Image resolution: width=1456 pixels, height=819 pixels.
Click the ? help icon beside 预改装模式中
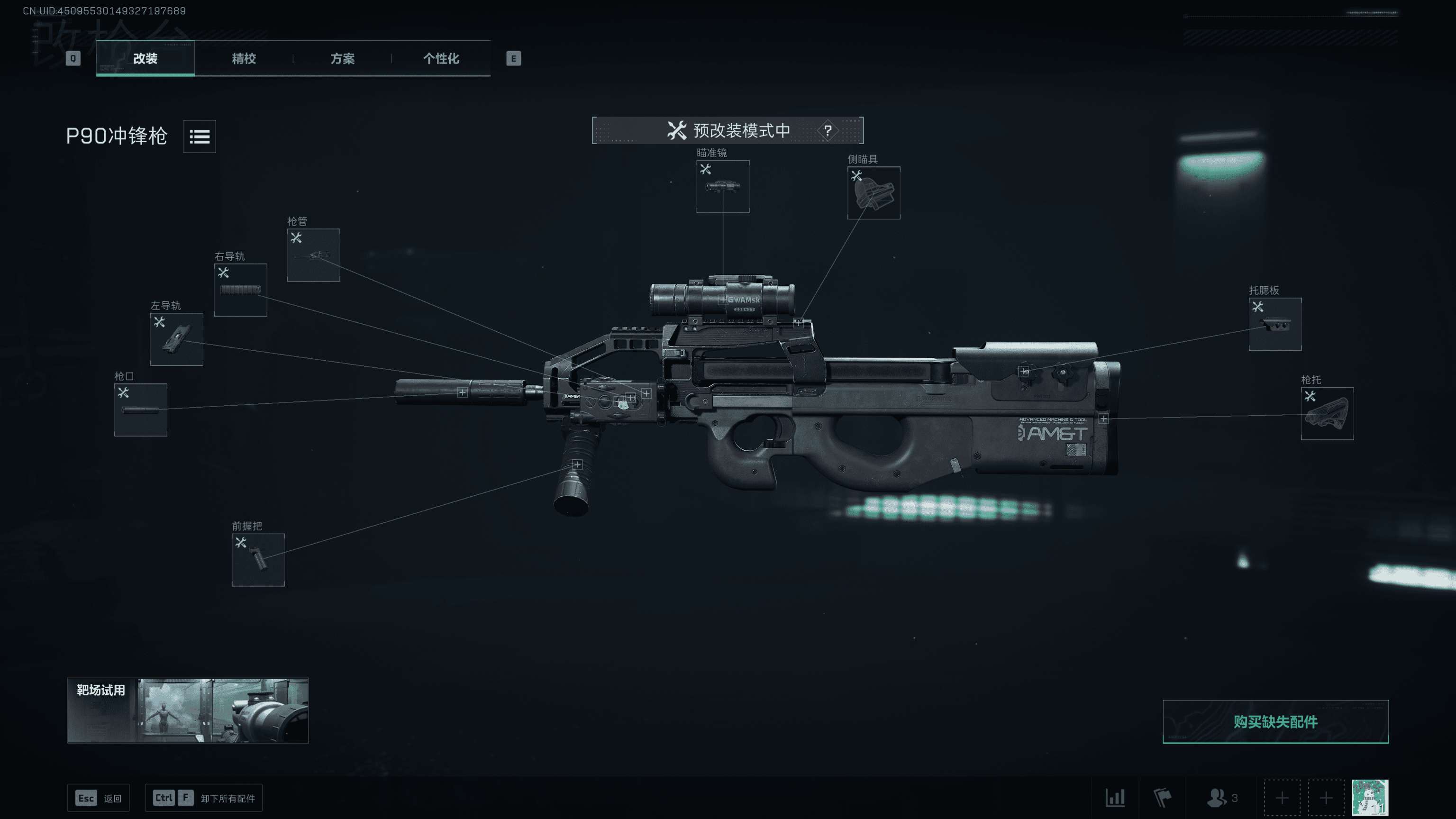click(x=828, y=130)
